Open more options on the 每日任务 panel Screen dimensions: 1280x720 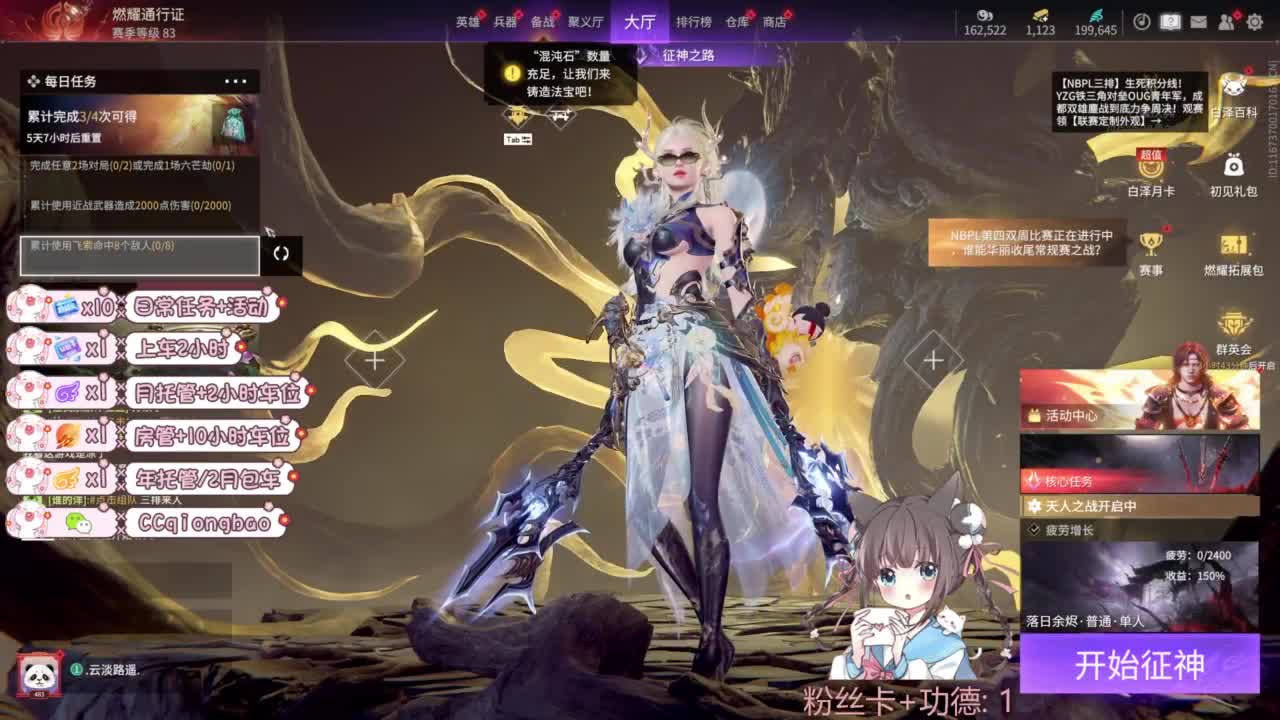click(x=236, y=79)
